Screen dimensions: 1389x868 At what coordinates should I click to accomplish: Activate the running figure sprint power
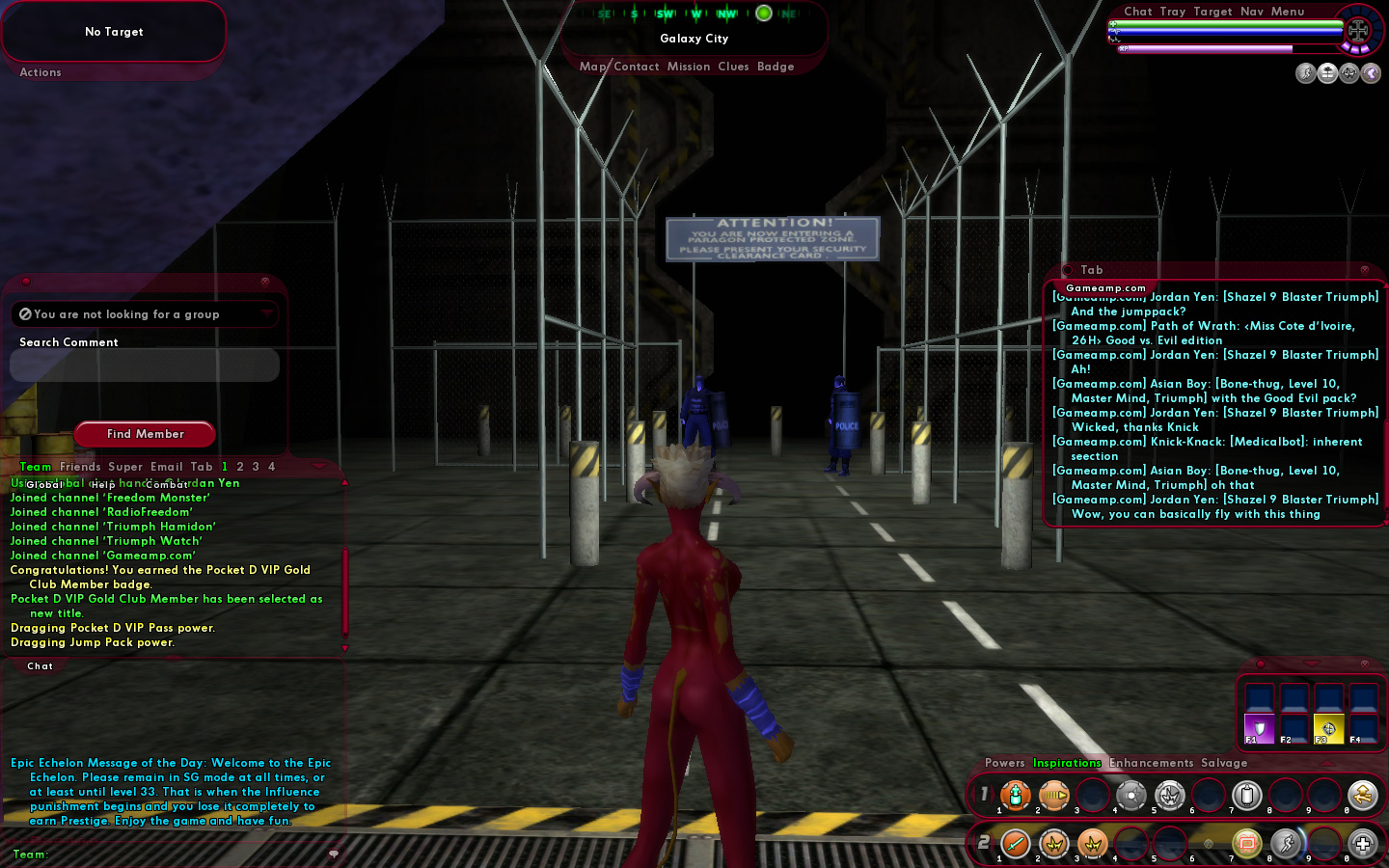coord(1286,844)
